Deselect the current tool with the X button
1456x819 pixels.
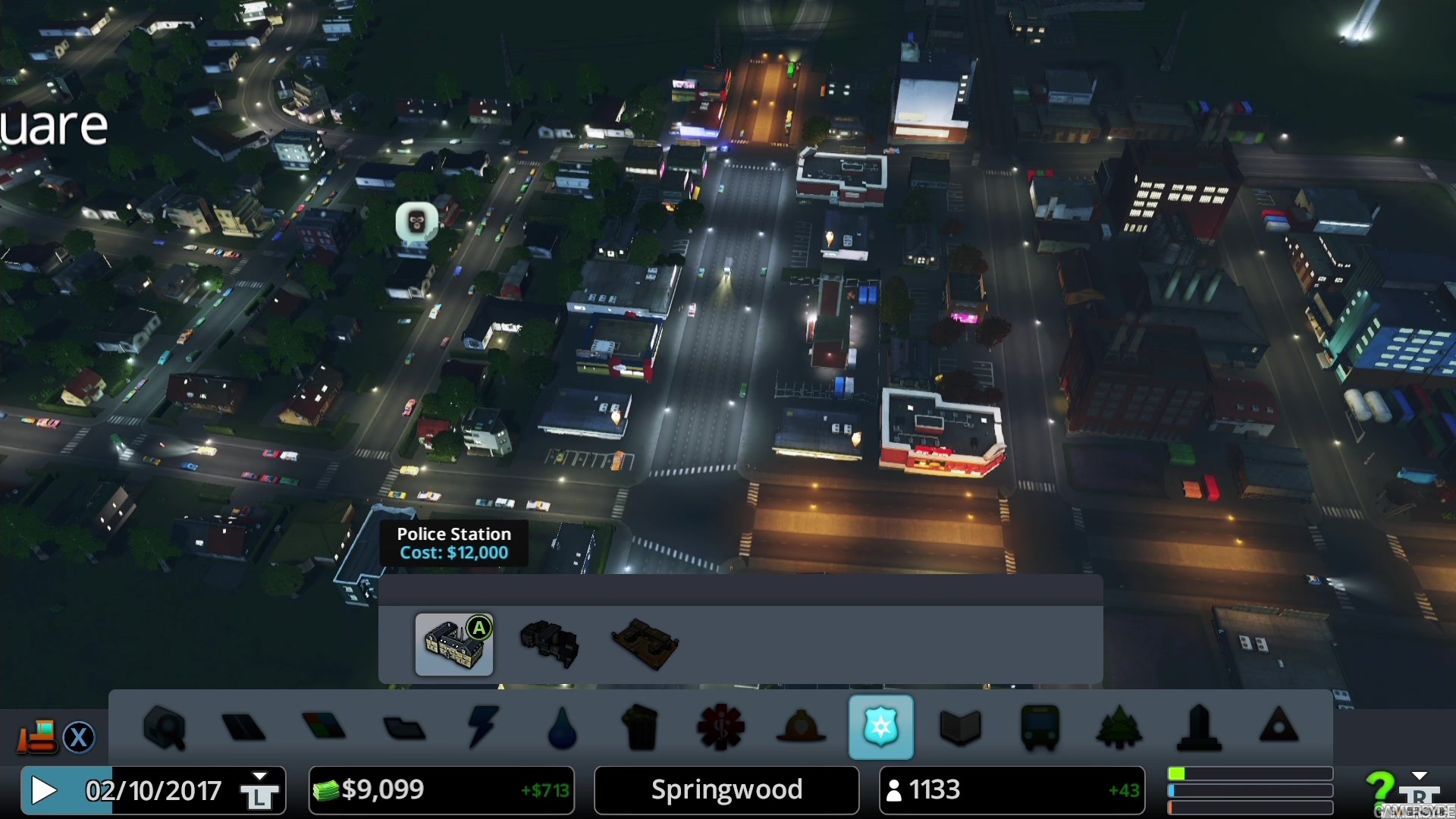(80, 737)
